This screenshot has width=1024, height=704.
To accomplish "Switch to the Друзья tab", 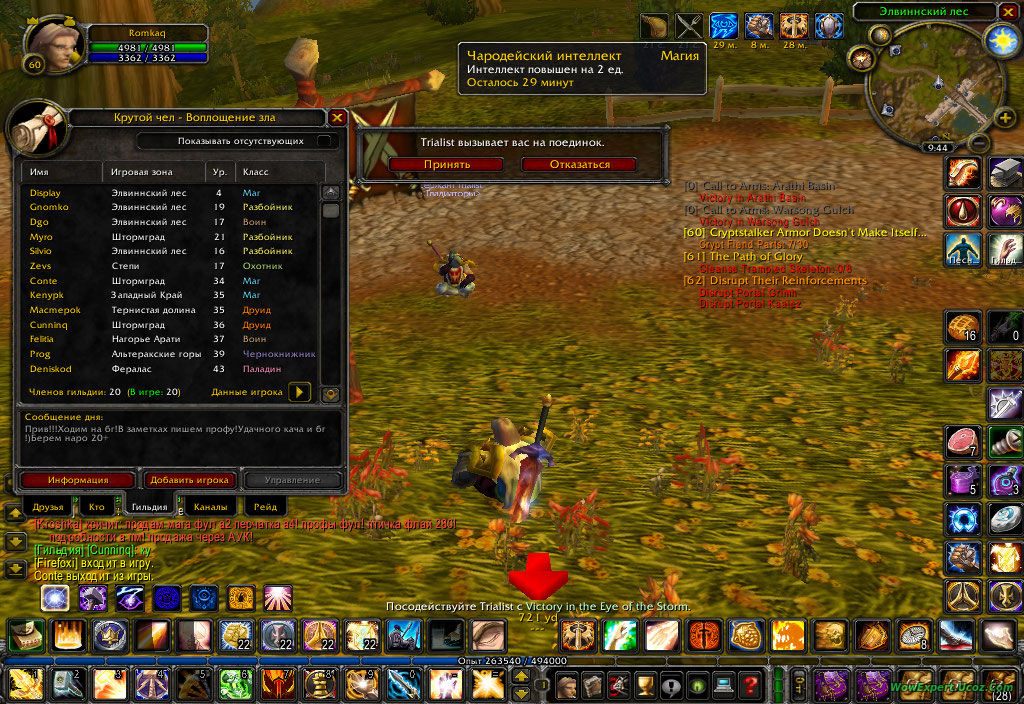I will pos(48,507).
